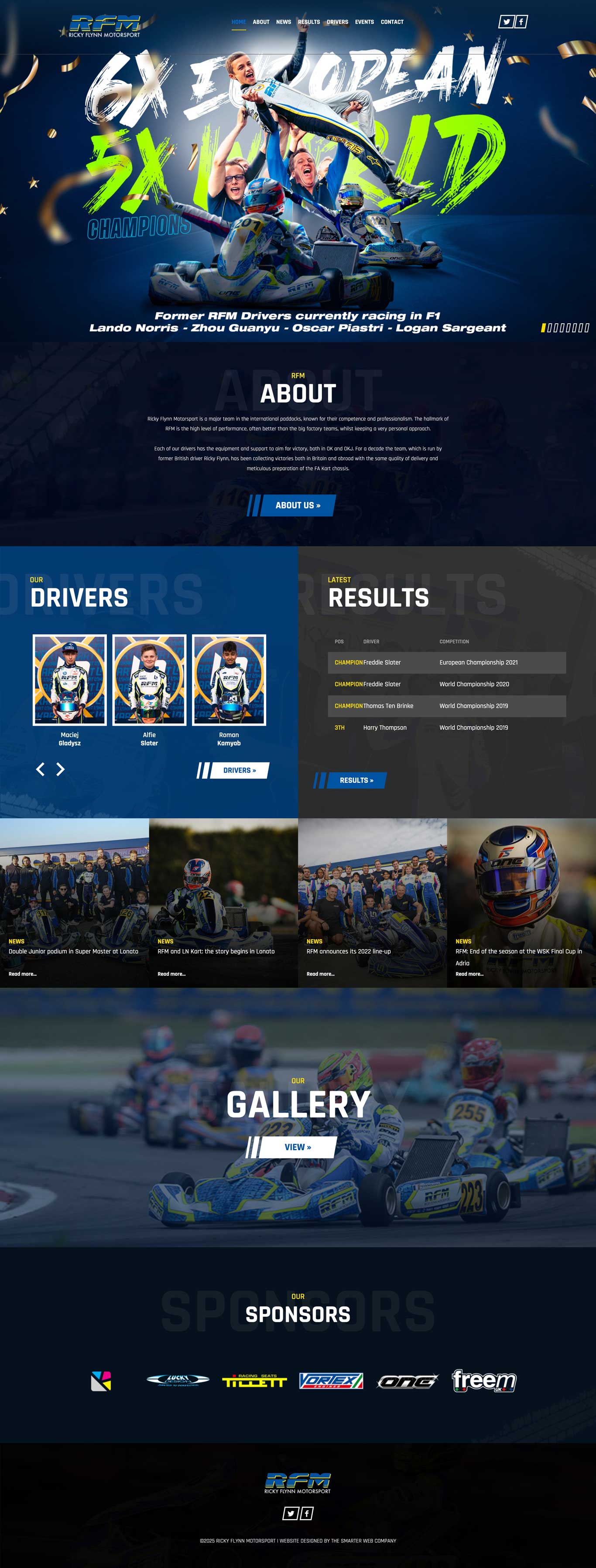
Task: Show the next drivers with the right arrow
Action: [60, 769]
